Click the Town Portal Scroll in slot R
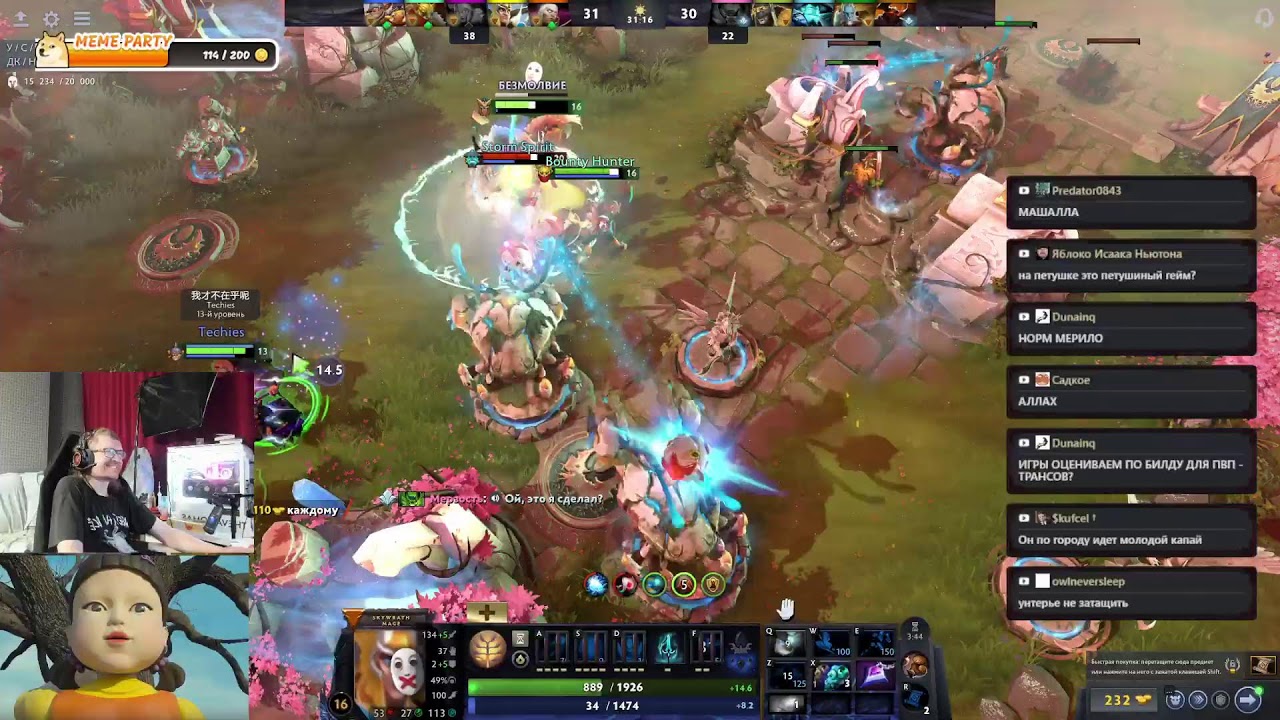Image resolution: width=1280 pixels, height=720 pixels. (915, 698)
